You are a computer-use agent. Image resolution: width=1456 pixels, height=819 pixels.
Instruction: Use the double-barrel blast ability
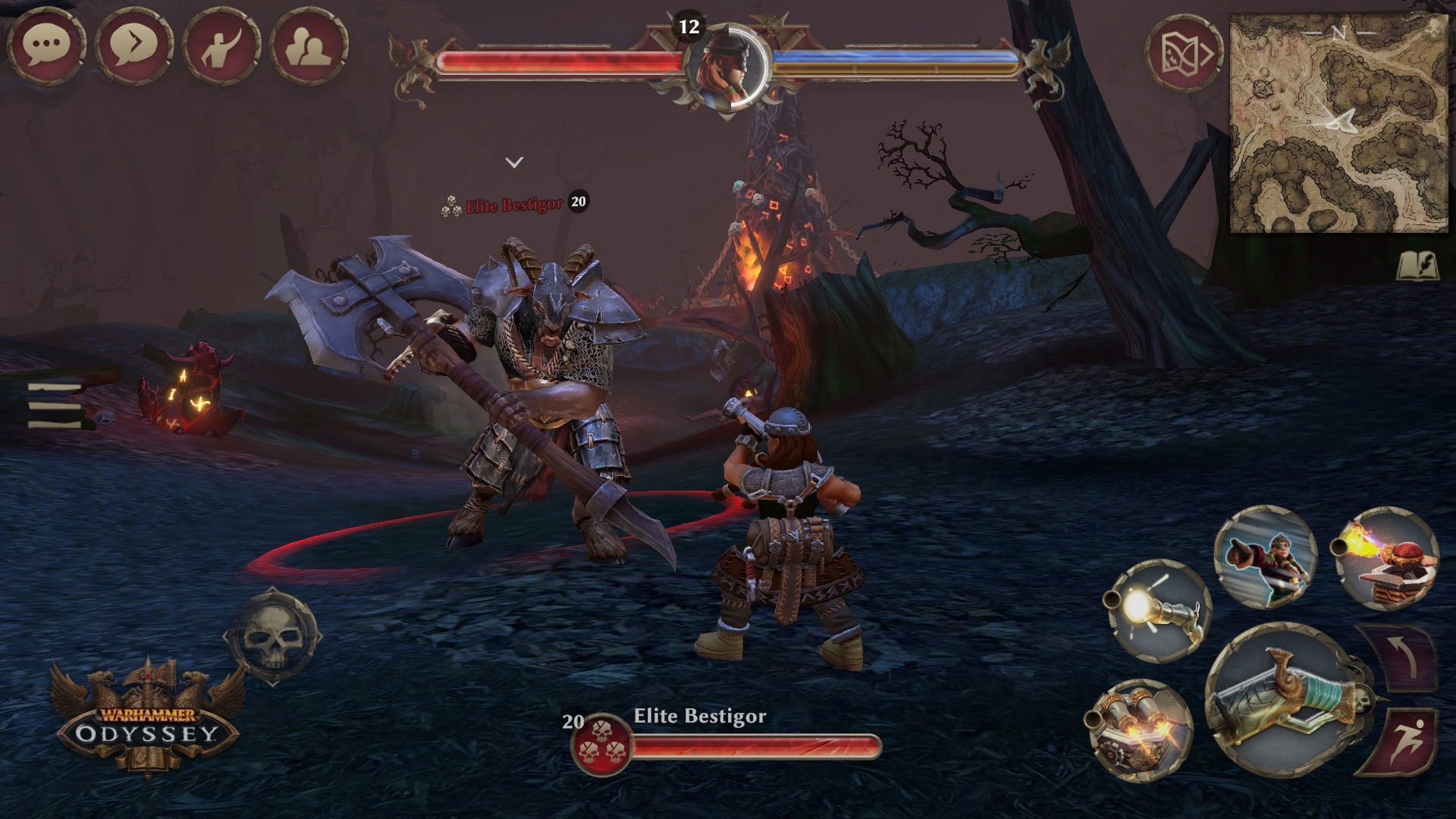click(1139, 731)
